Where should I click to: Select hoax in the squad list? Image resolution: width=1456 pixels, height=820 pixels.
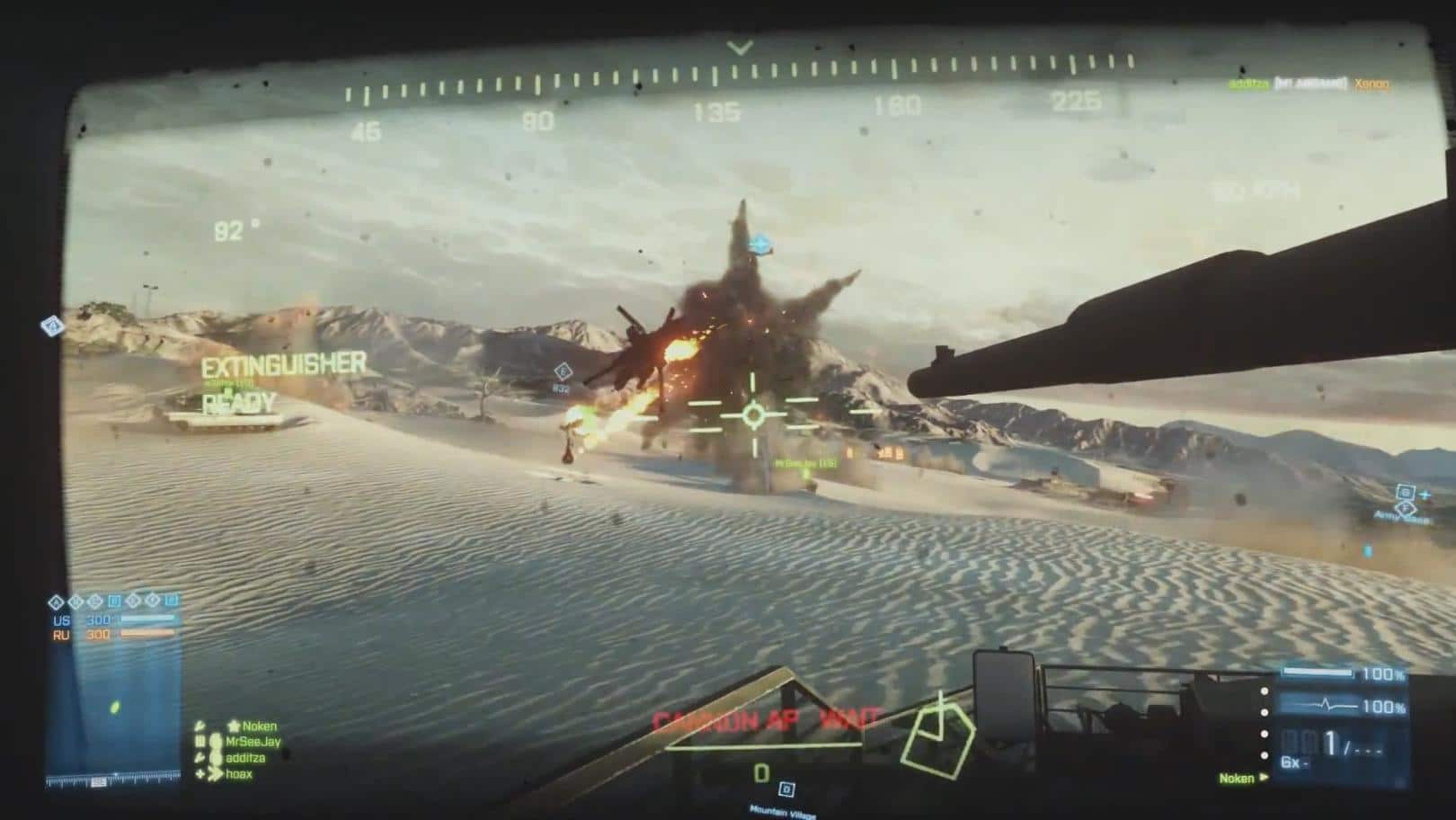pos(239,774)
